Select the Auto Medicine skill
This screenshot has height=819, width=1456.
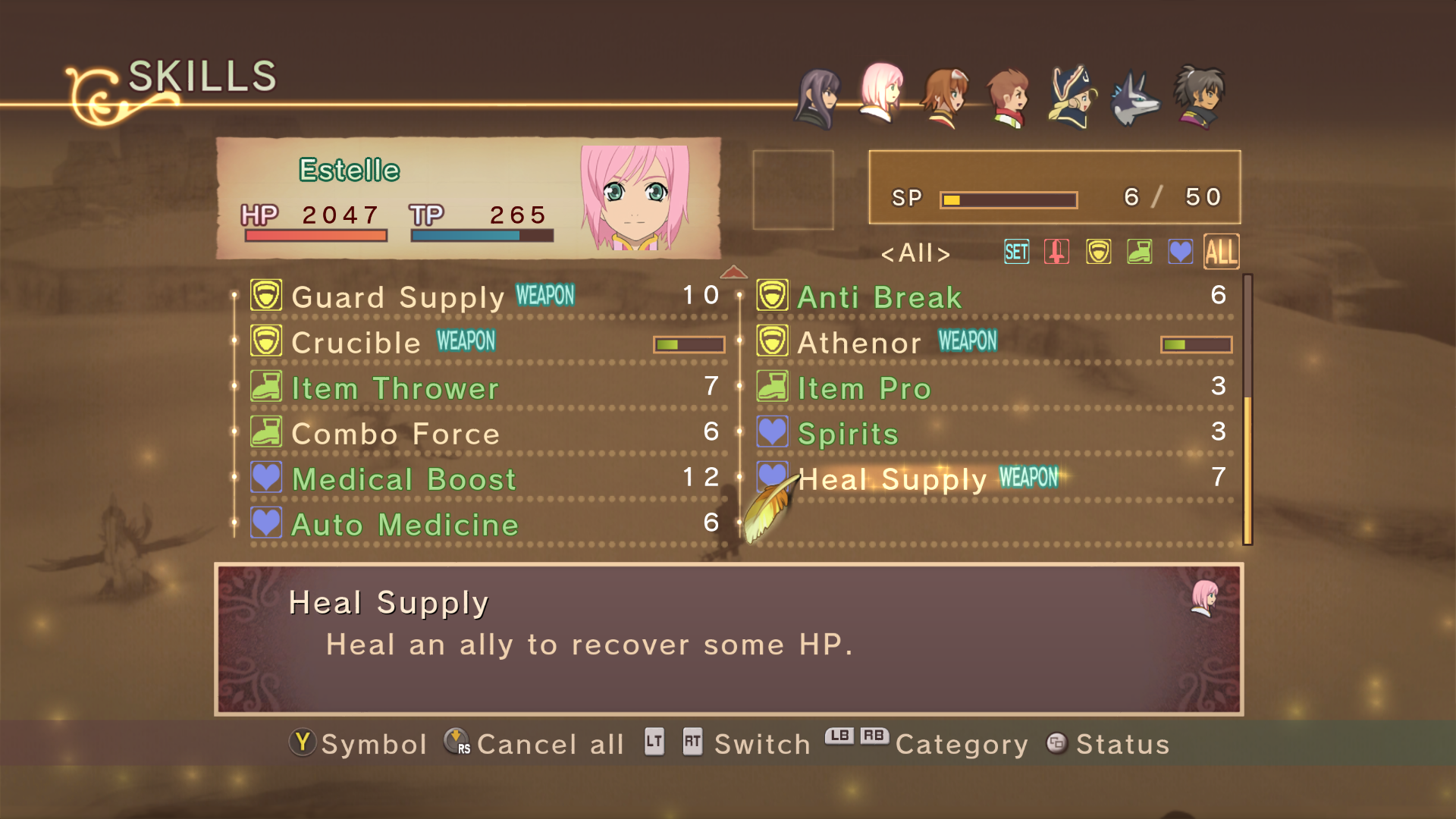(x=404, y=525)
